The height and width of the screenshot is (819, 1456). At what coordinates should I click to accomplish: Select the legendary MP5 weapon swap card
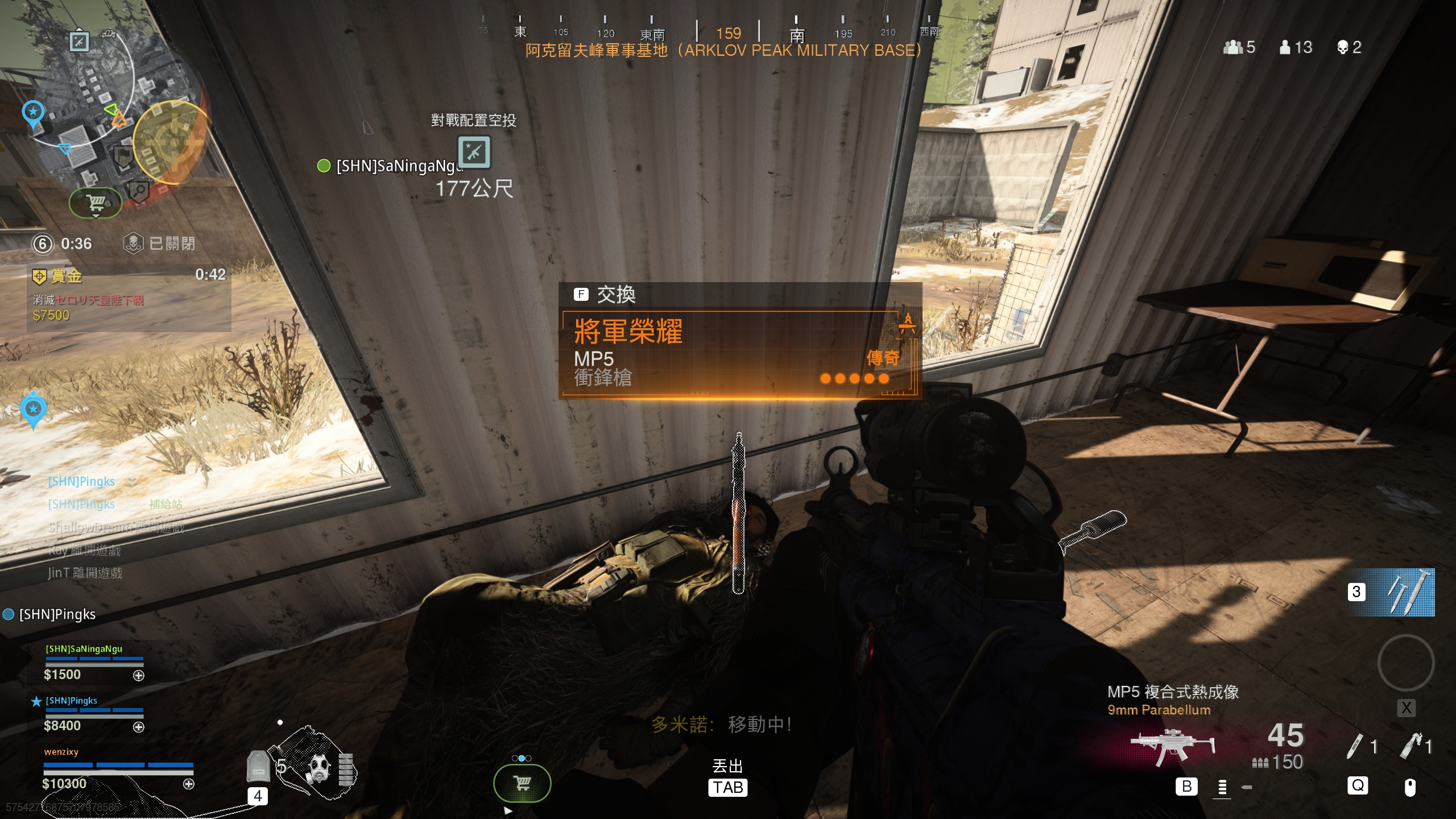tap(739, 353)
